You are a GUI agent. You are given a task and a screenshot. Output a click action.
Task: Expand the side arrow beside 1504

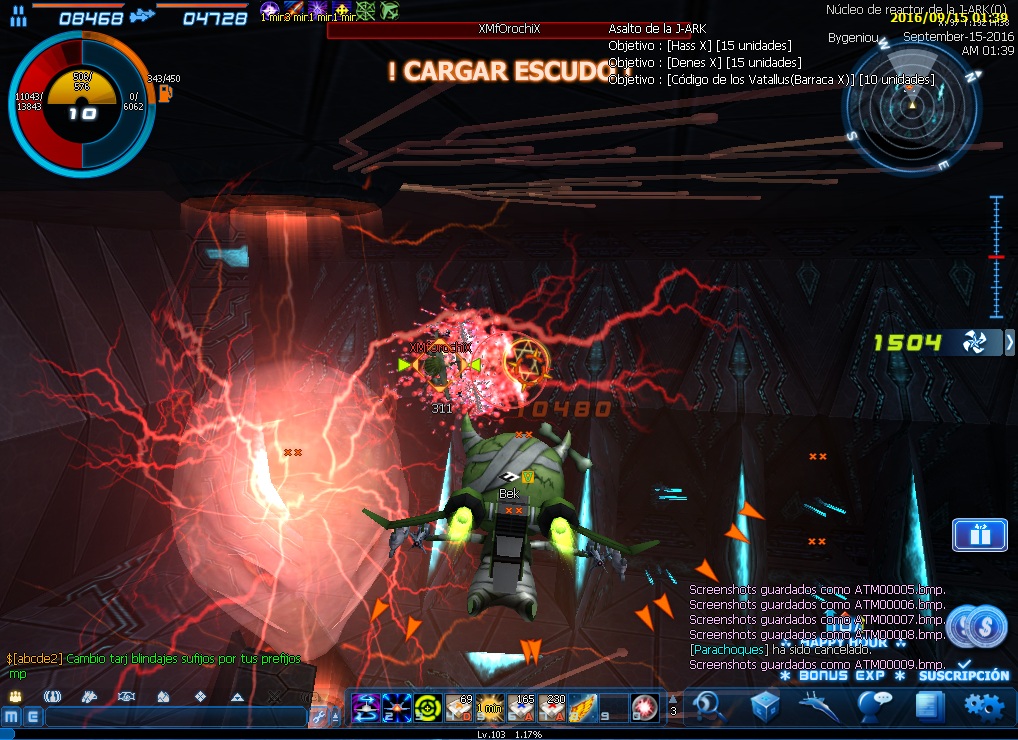pyautogui.click(x=1009, y=343)
